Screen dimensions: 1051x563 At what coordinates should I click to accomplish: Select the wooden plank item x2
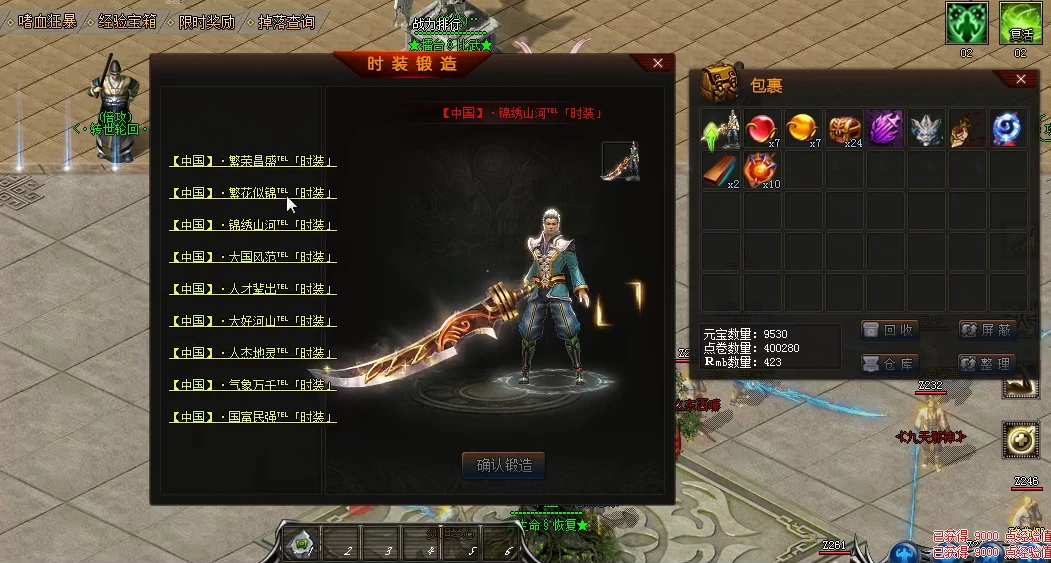tap(722, 171)
